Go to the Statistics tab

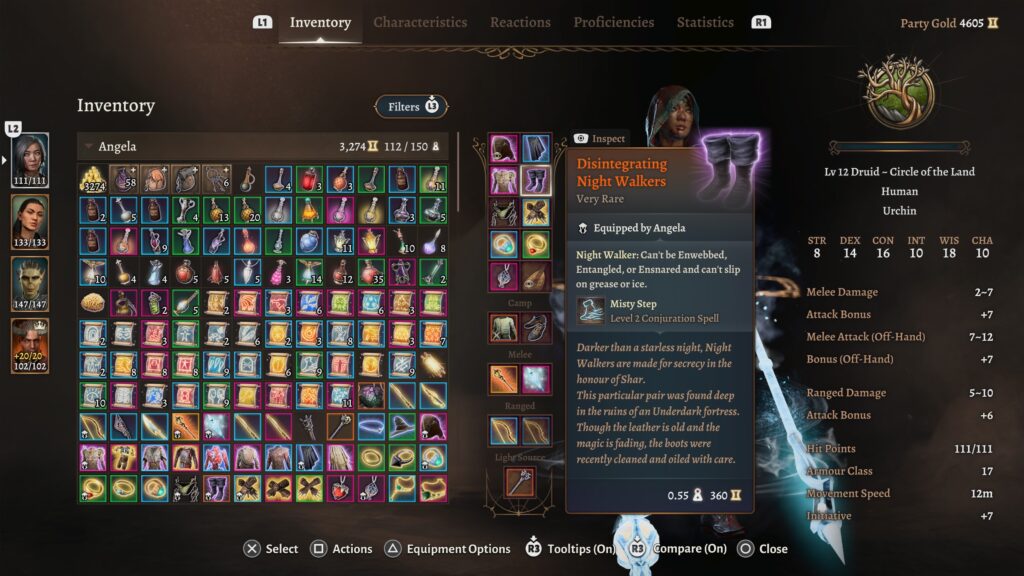(705, 22)
